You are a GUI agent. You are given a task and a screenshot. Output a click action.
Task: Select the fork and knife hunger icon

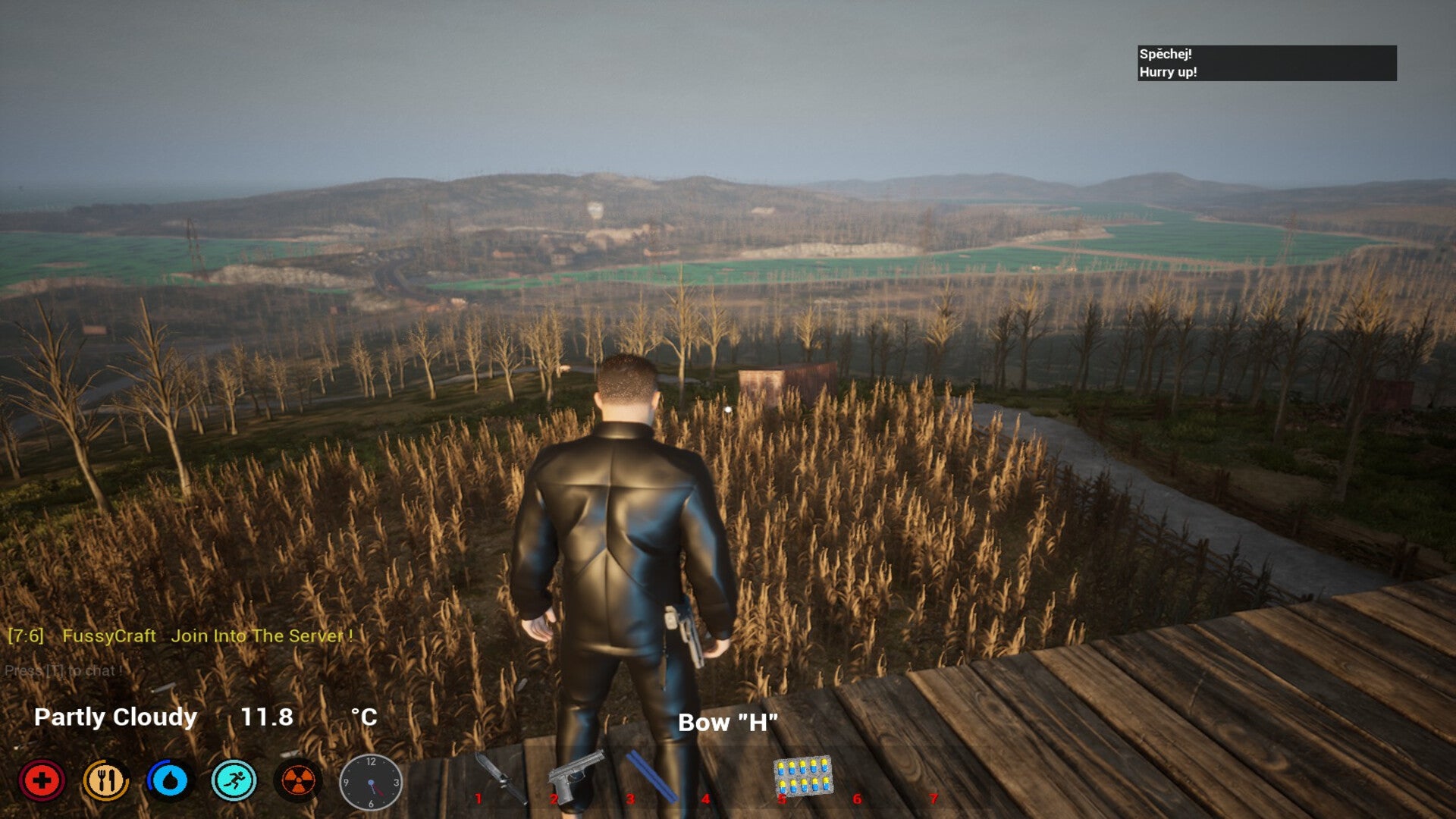pyautogui.click(x=105, y=780)
